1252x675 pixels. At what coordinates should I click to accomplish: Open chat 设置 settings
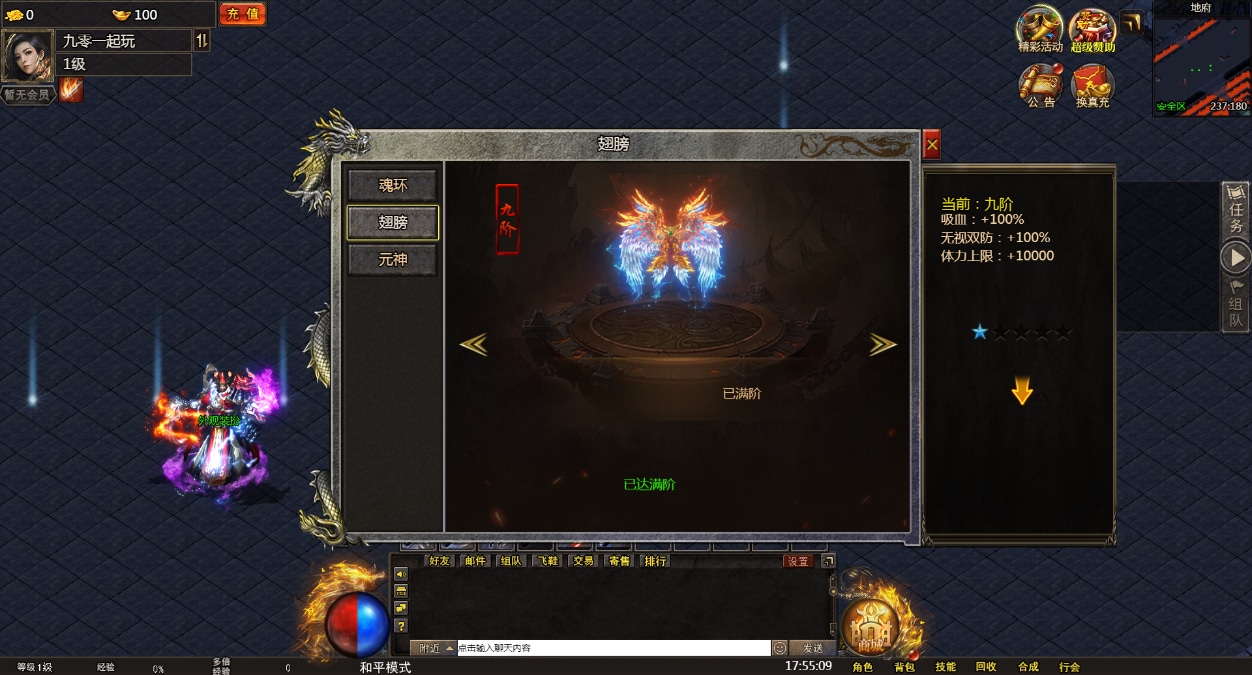[x=798, y=561]
